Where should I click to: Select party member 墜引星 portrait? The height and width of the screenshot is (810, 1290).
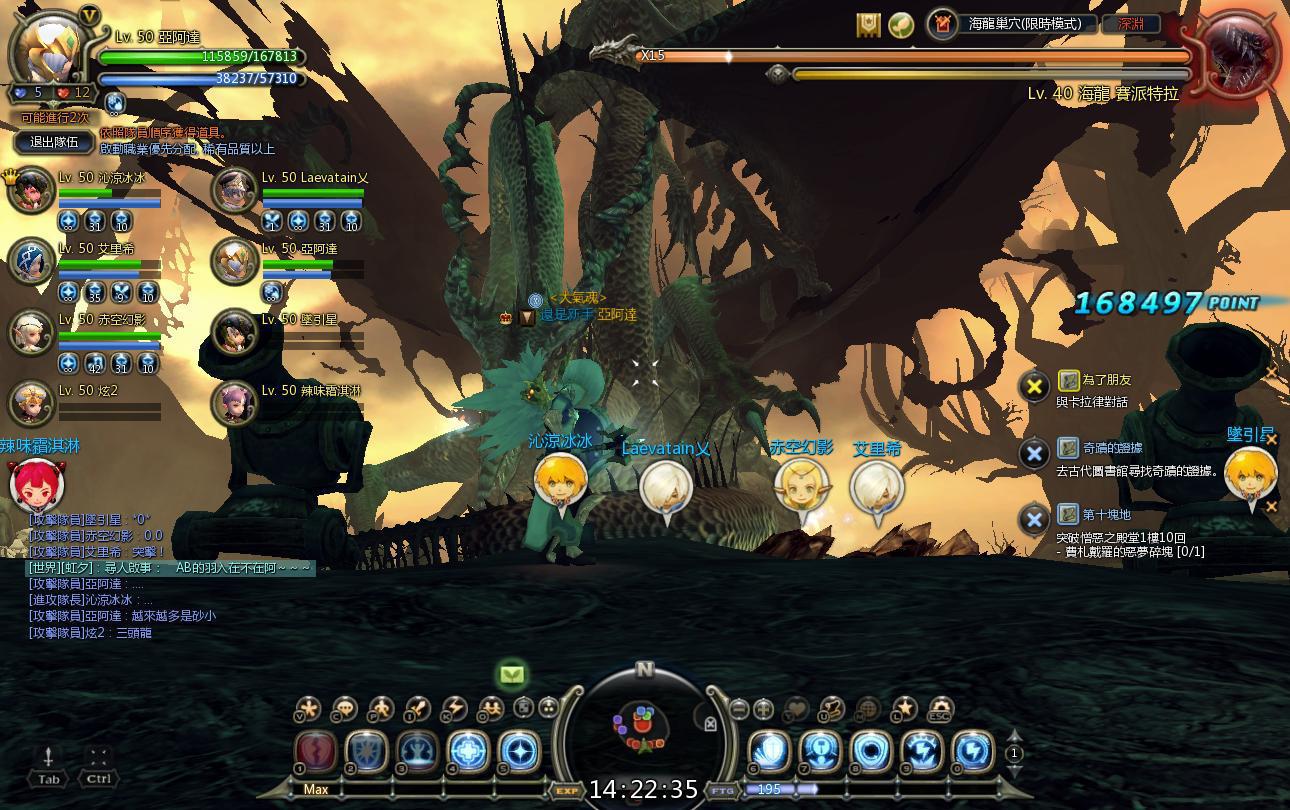236,332
